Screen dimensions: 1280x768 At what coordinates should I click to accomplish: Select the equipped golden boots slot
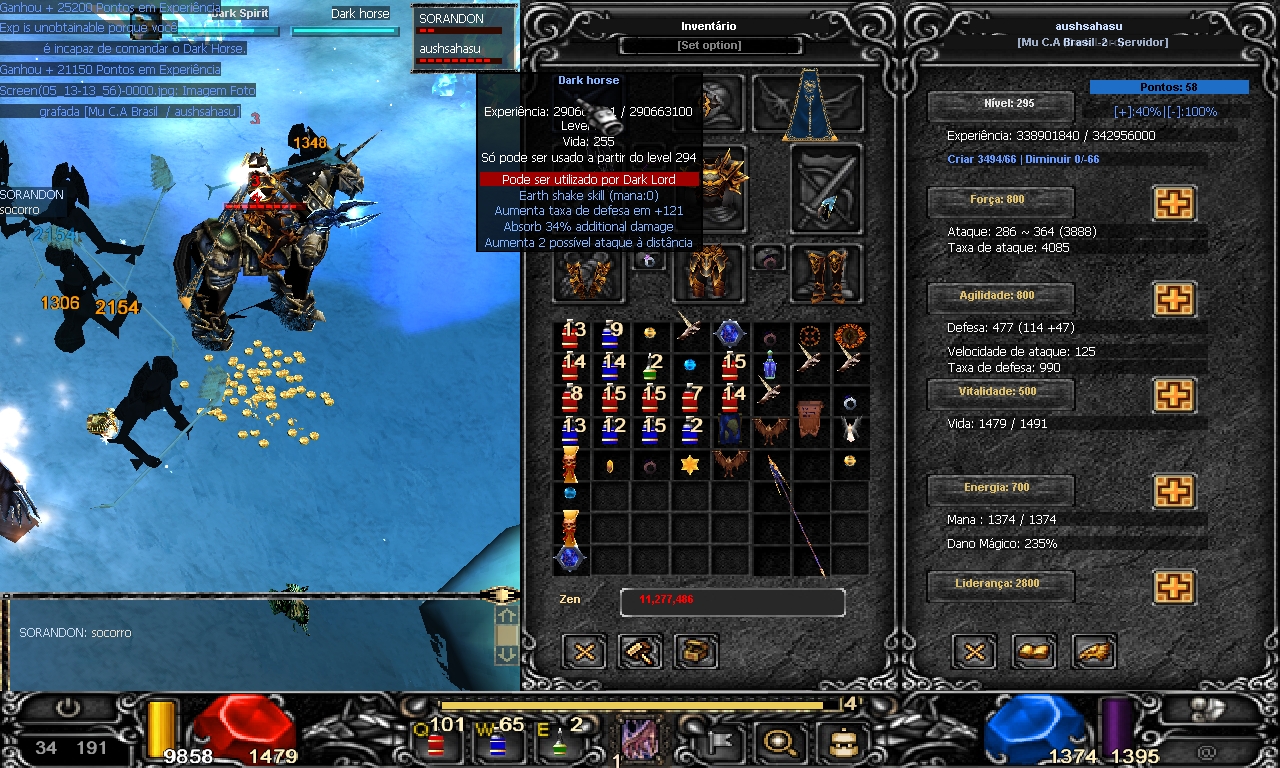click(826, 275)
